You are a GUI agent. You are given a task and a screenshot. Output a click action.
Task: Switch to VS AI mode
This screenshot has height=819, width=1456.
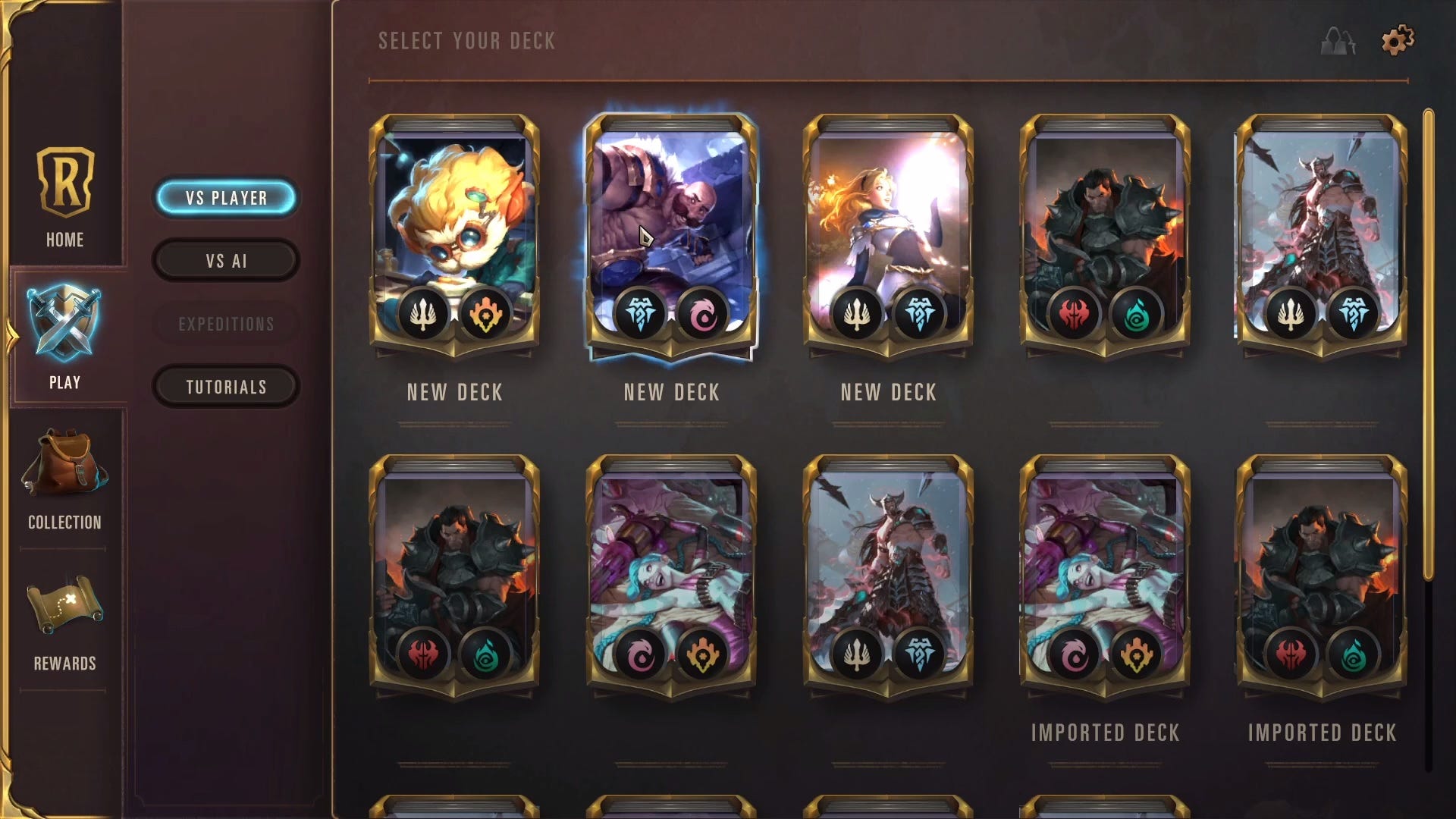point(225,260)
